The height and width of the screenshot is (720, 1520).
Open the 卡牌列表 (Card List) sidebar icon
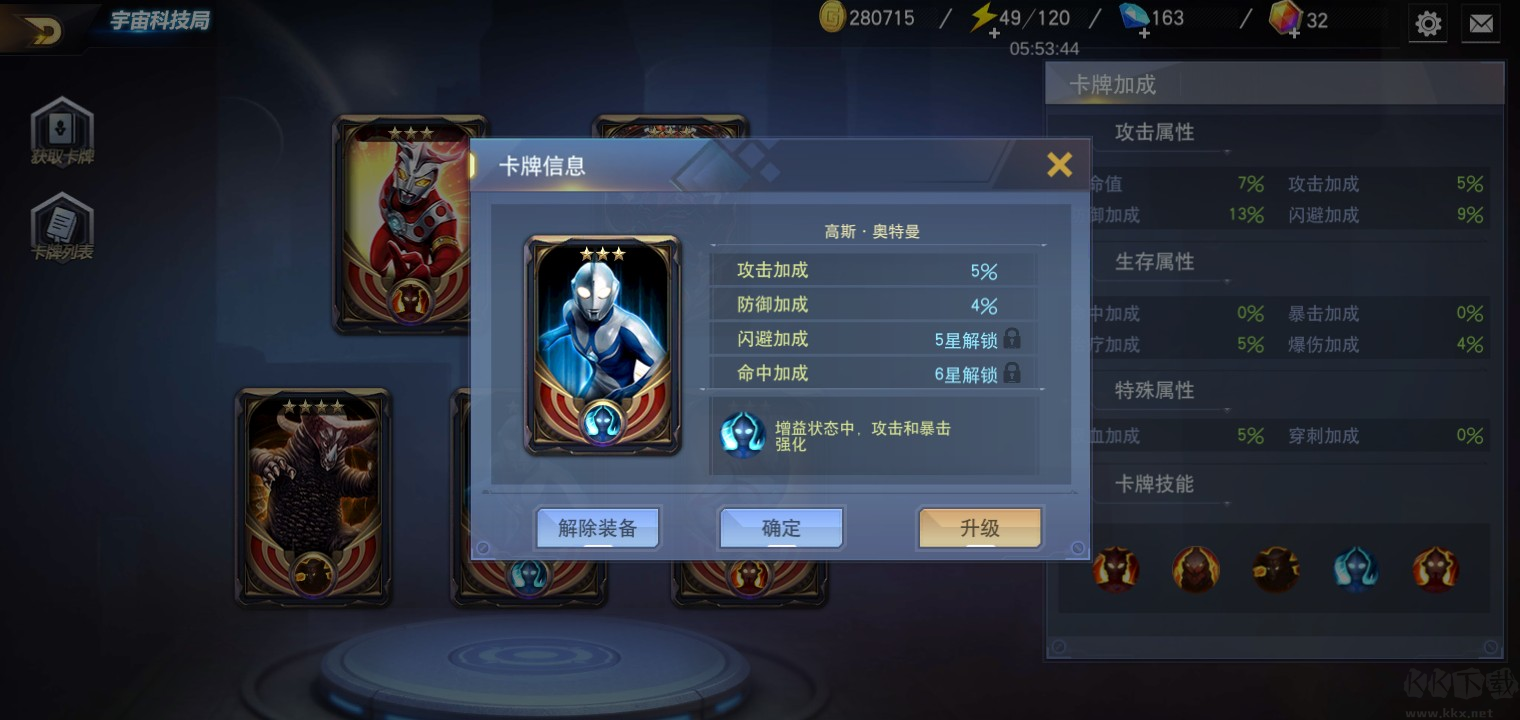pyautogui.click(x=62, y=224)
